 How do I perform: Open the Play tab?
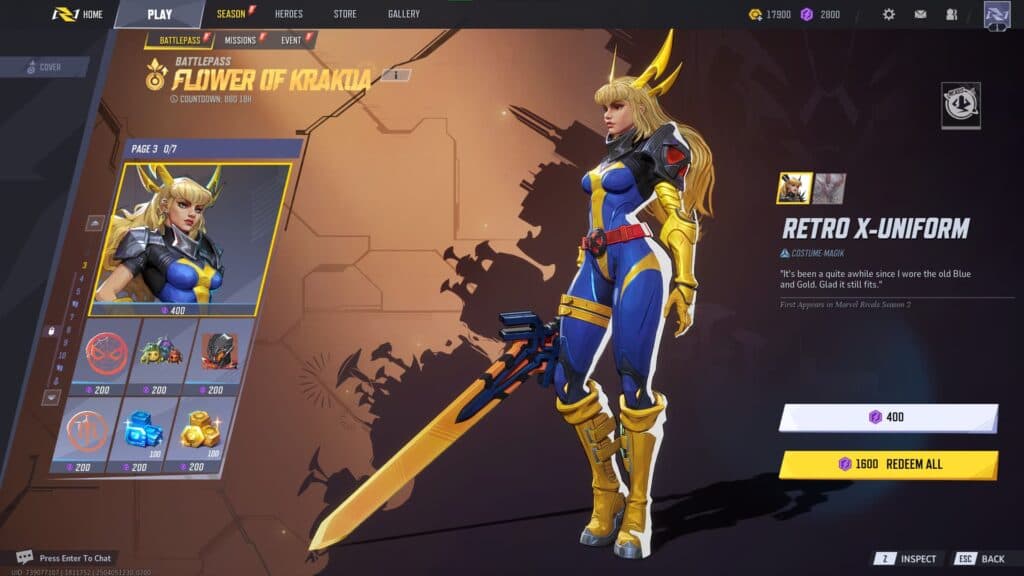pos(159,14)
